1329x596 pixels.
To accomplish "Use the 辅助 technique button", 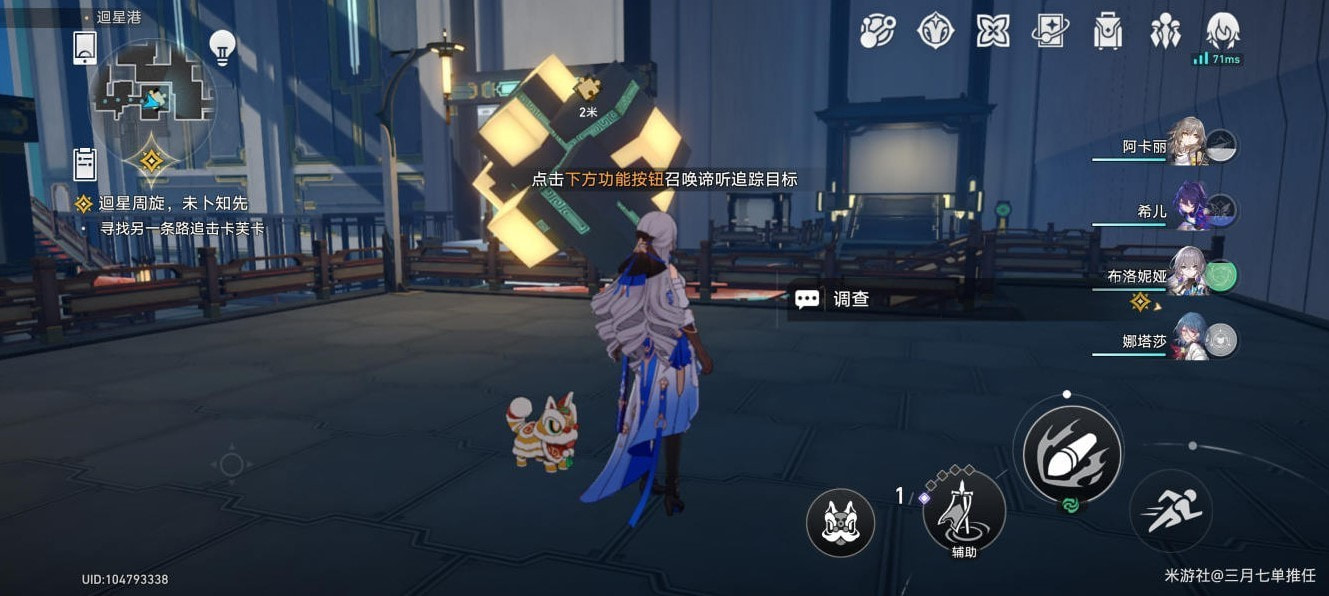I will pyautogui.click(x=964, y=511).
